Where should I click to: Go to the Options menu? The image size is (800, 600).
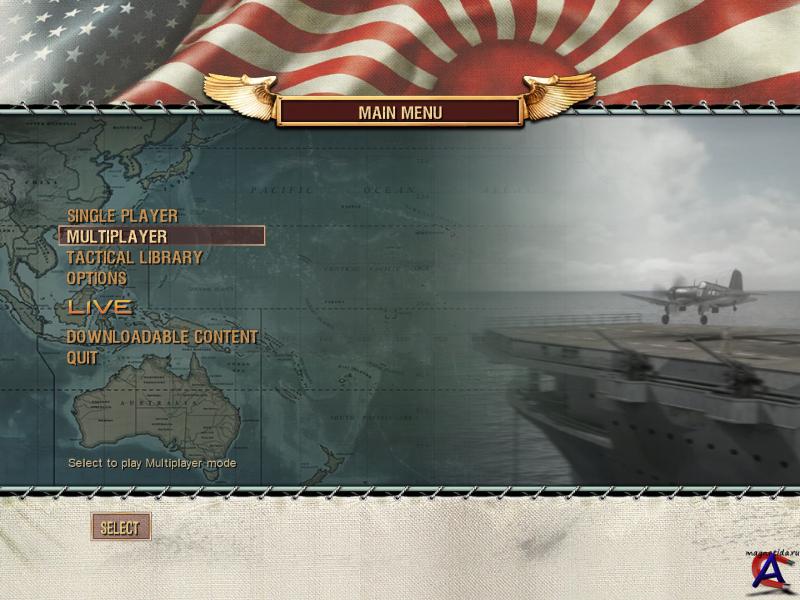(x=97, y=277)
